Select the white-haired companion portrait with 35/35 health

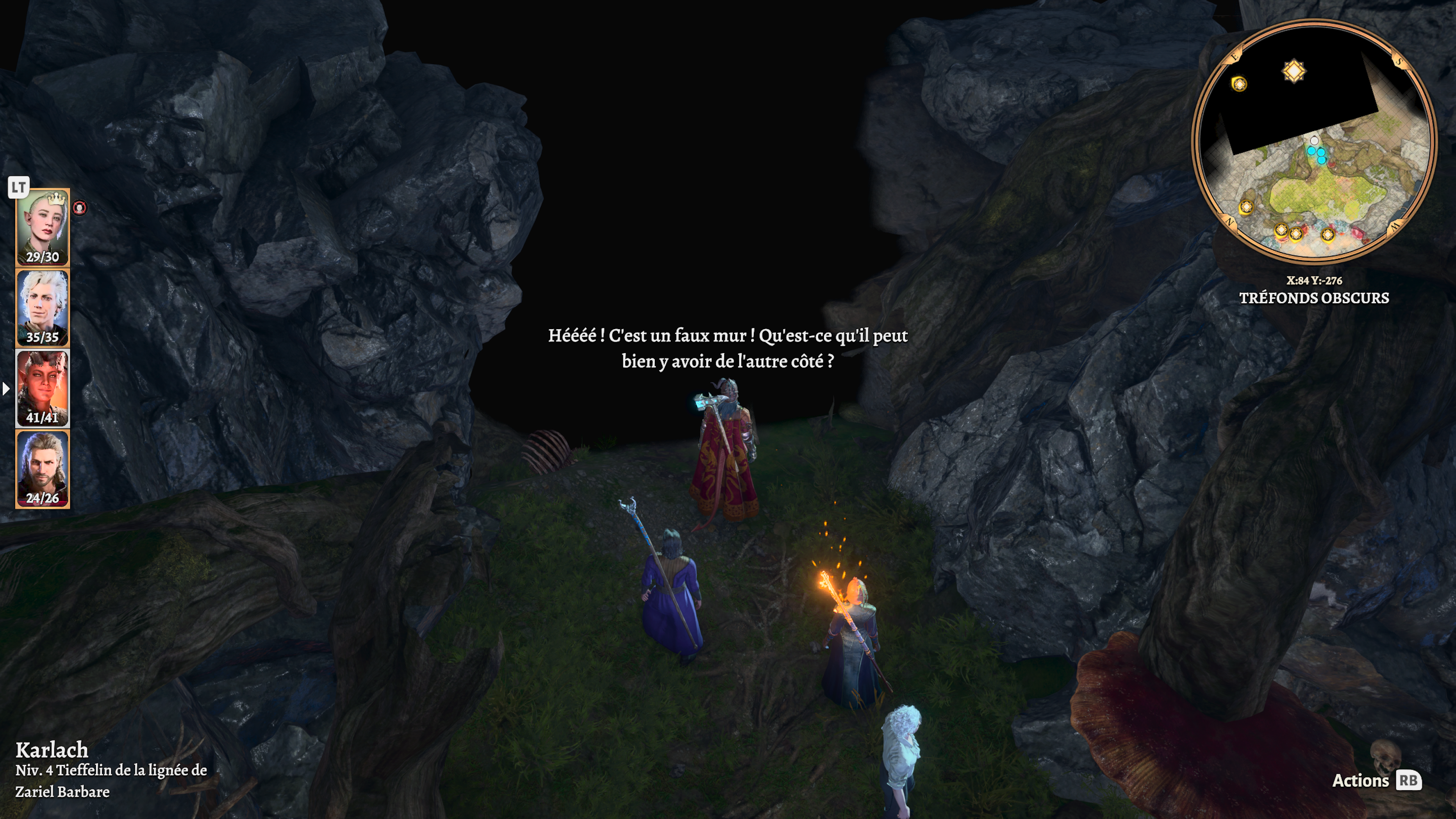coord(42,308)
